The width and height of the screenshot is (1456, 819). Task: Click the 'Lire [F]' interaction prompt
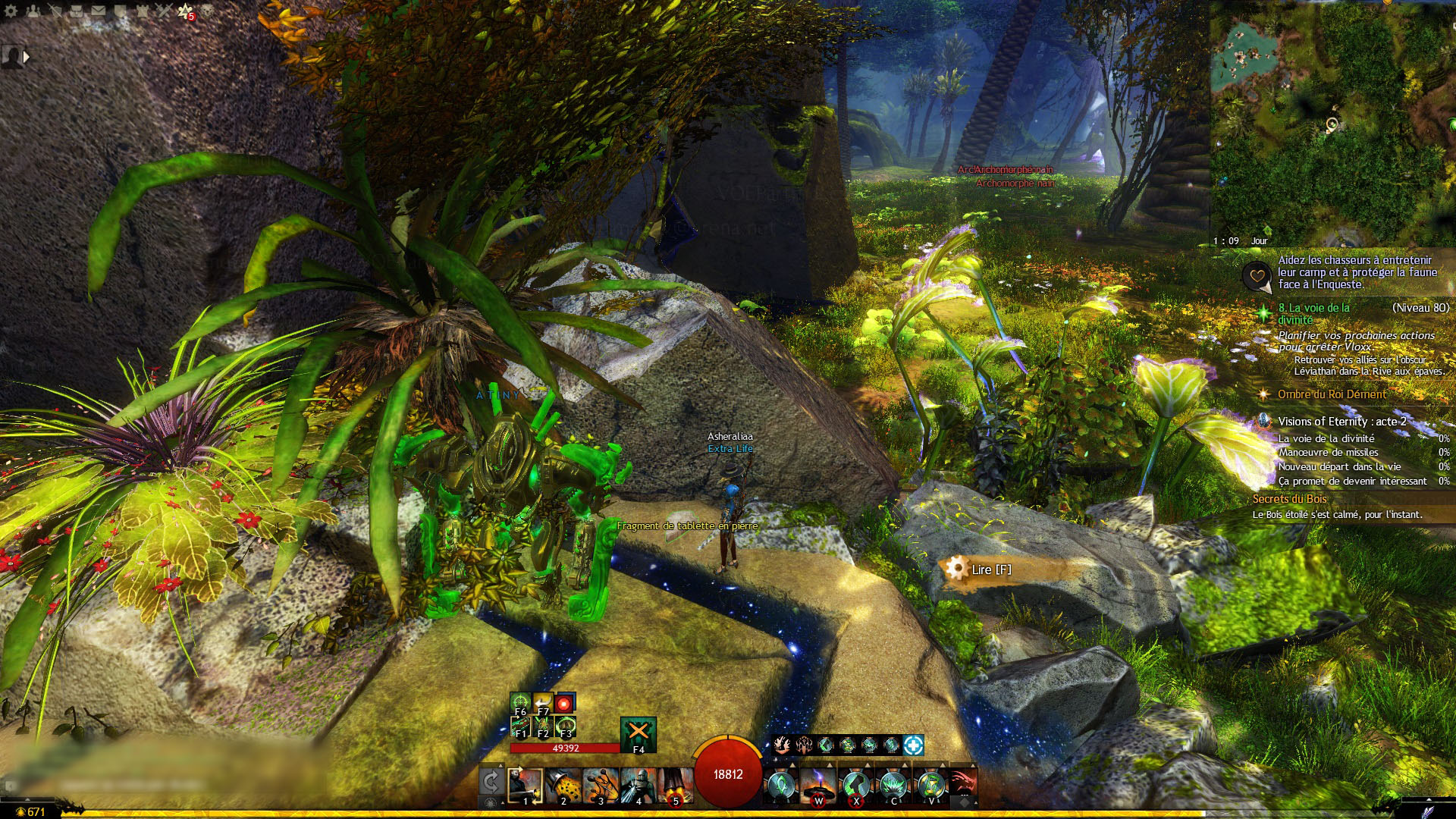click(x=990, y=570)
